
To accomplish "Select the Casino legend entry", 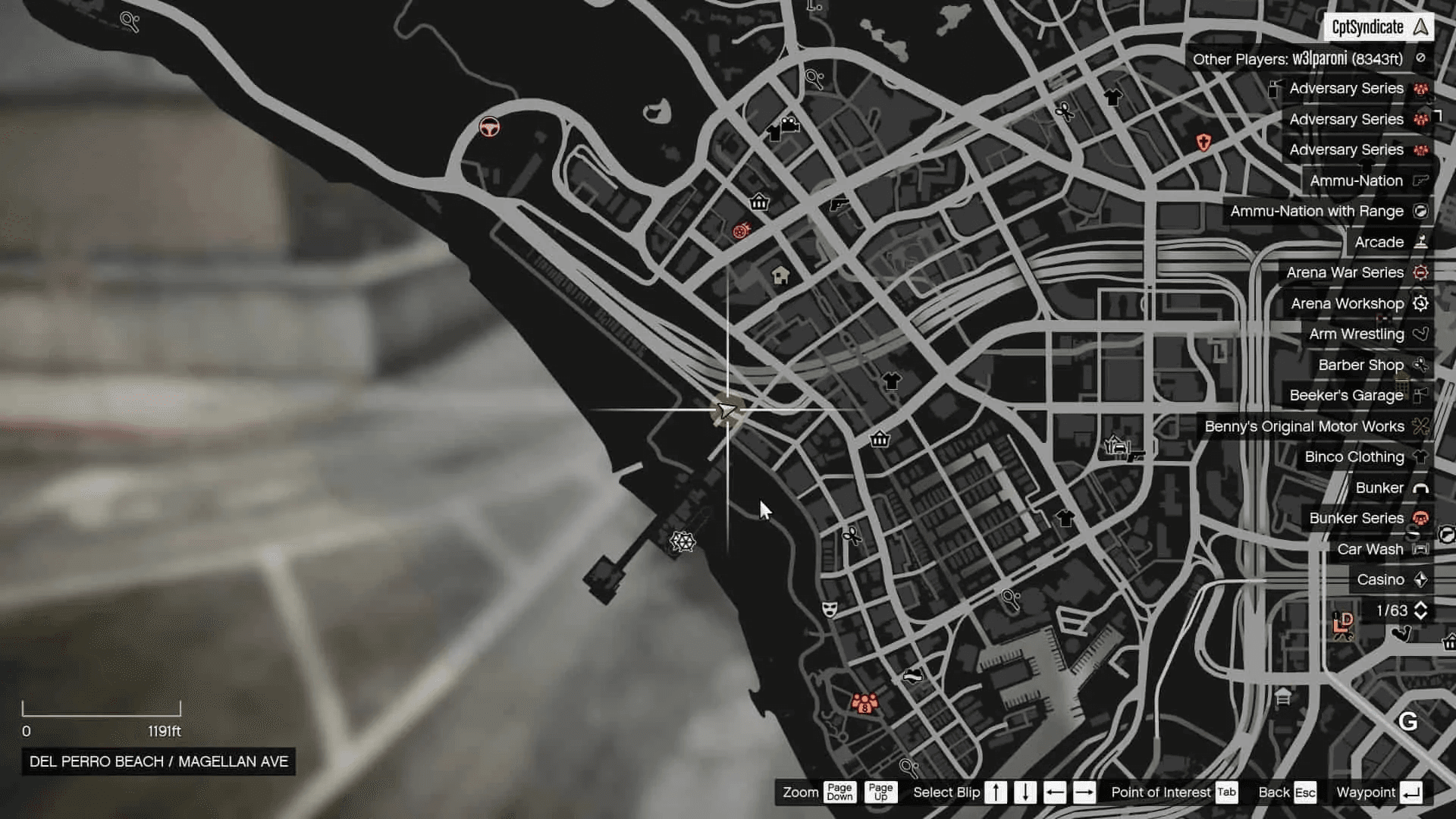I will tap(1380, 579).
